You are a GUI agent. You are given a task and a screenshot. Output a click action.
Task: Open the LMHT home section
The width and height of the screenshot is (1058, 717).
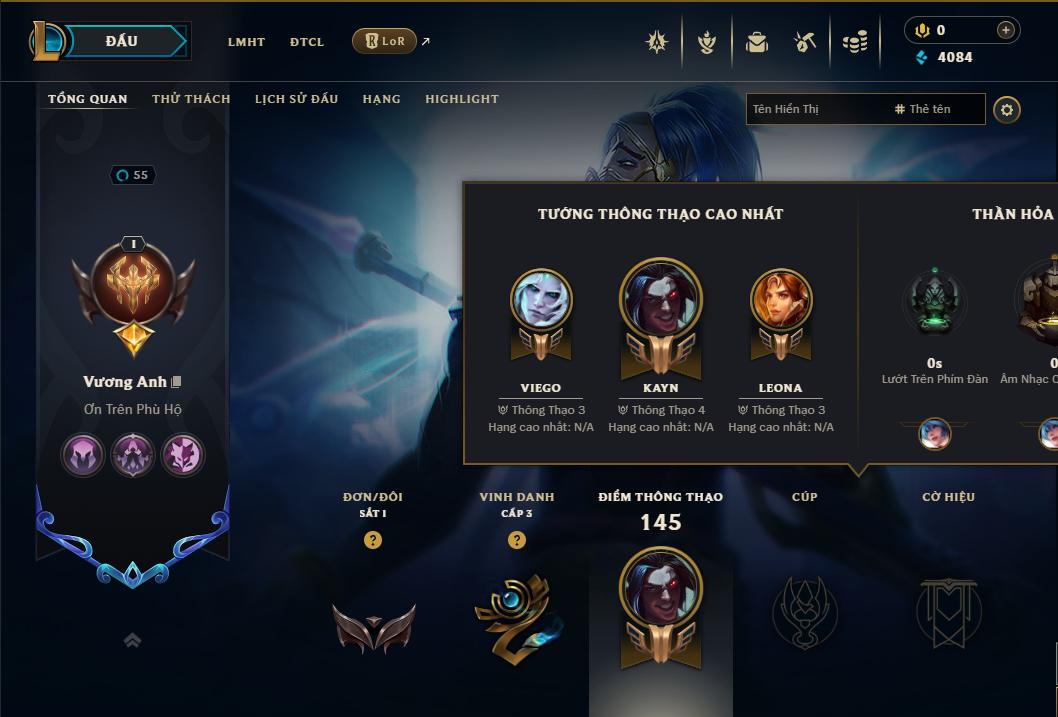pyautogui.click(x=246, y=42)
